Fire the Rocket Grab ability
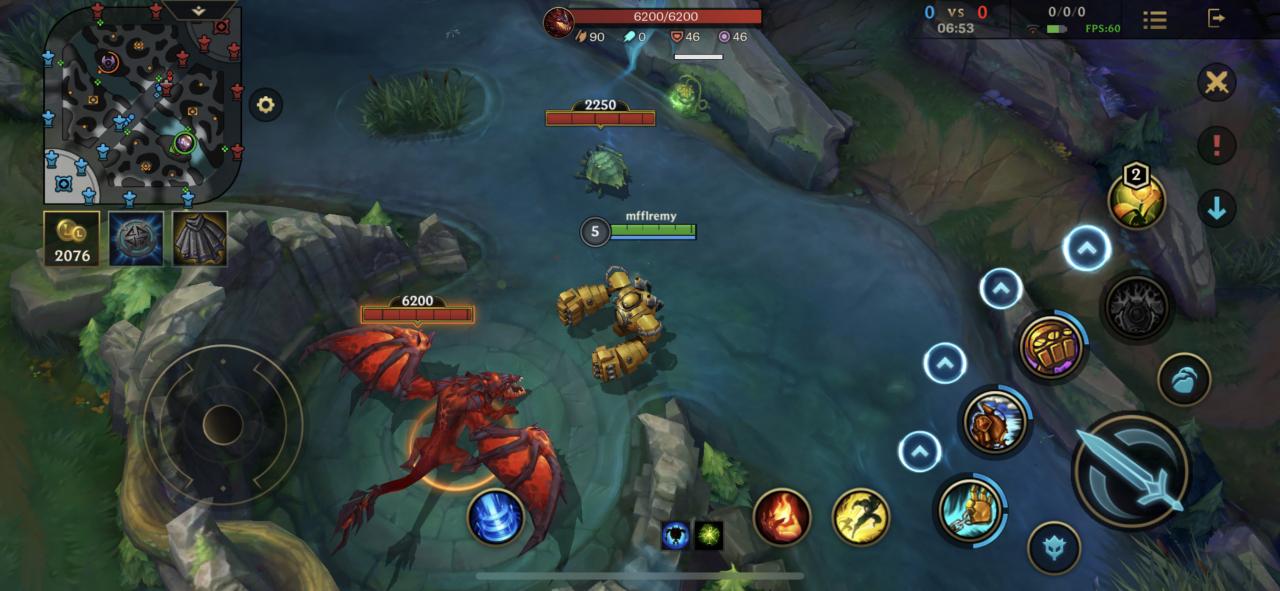Viewport: 1280px width, 591px height. click(971, 508)
